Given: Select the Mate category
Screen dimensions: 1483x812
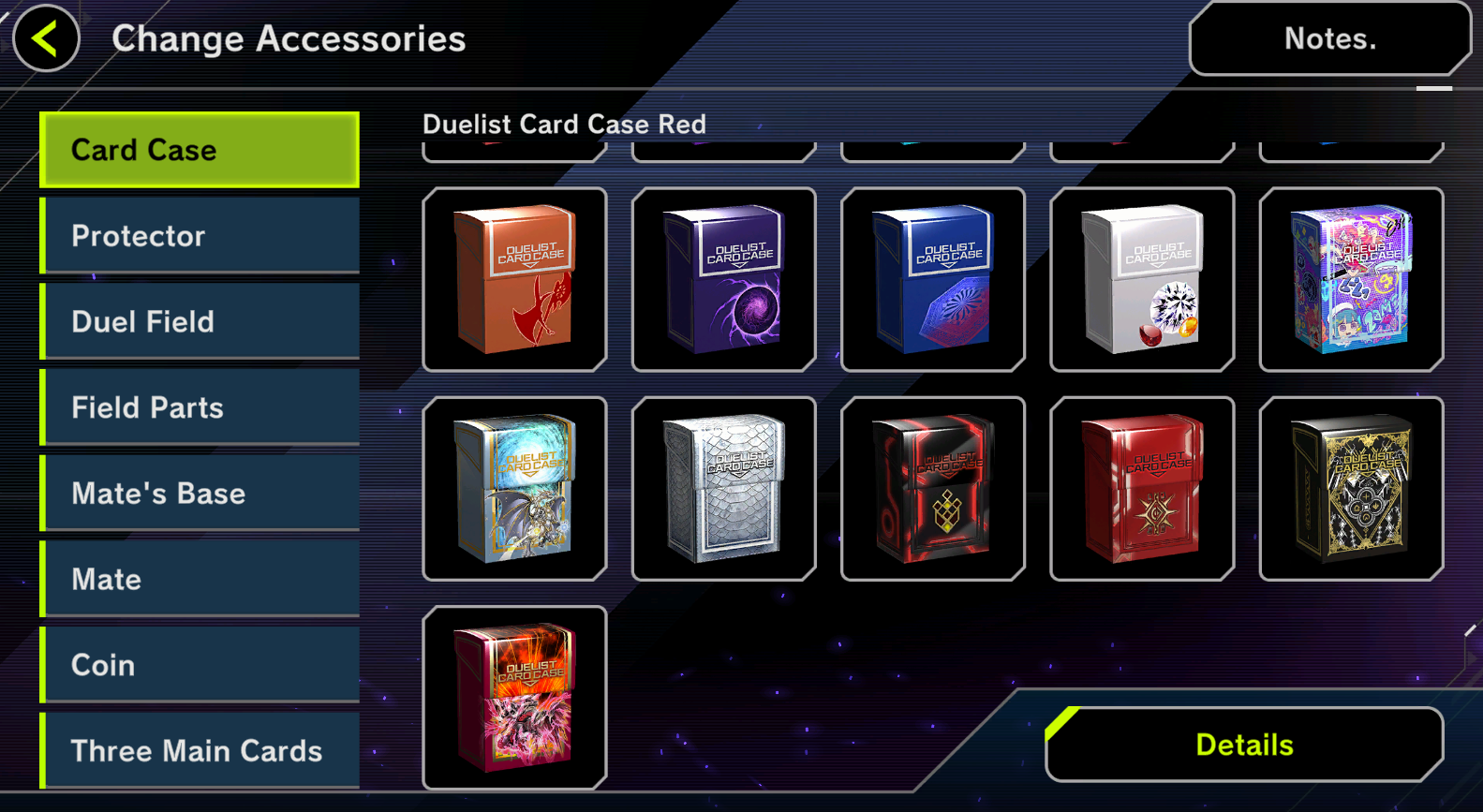Looking at the screenshot, I should pos(200,579).
